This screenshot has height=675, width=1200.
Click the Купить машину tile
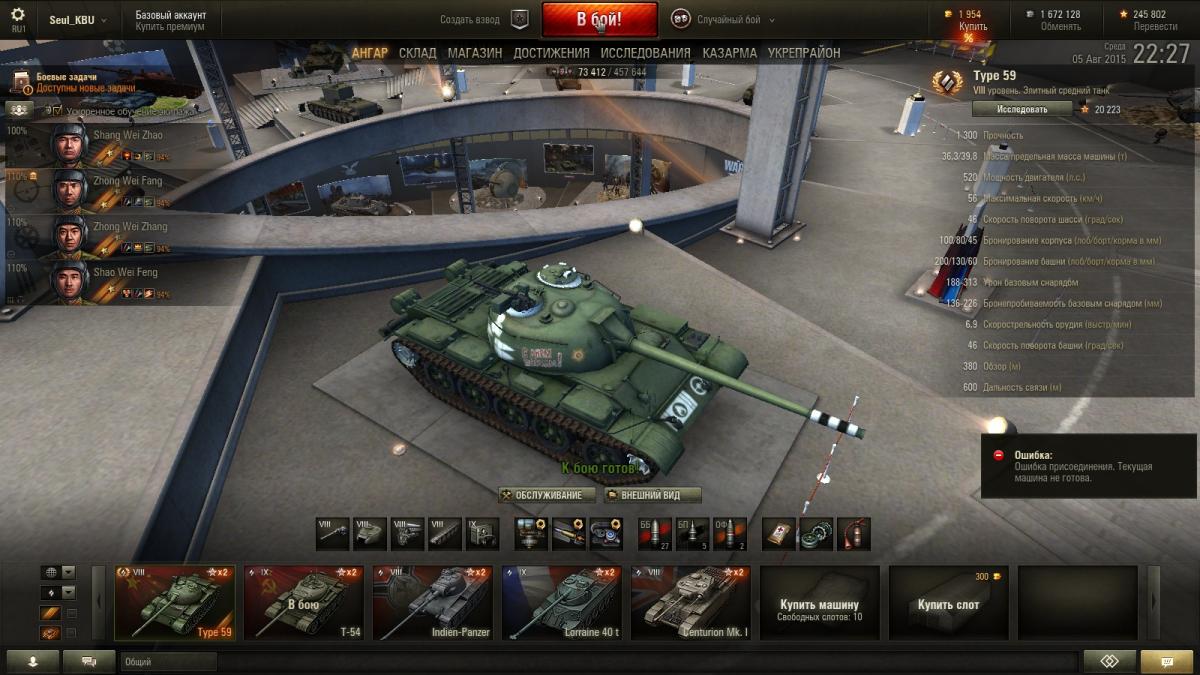point(819,602)
